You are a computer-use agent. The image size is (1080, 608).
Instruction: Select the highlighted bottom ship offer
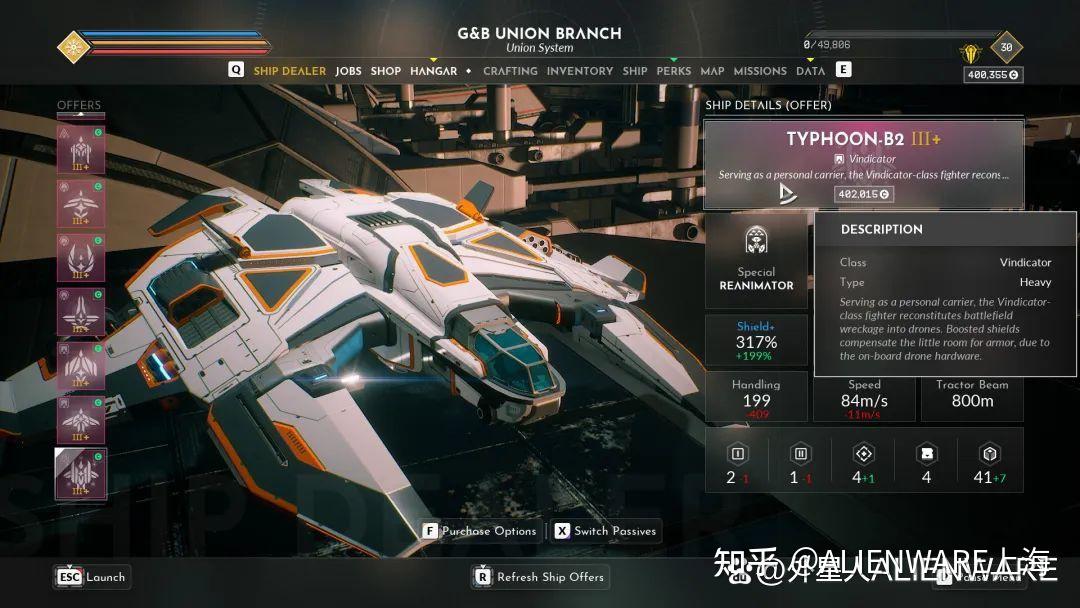click(x=81, y=474)
